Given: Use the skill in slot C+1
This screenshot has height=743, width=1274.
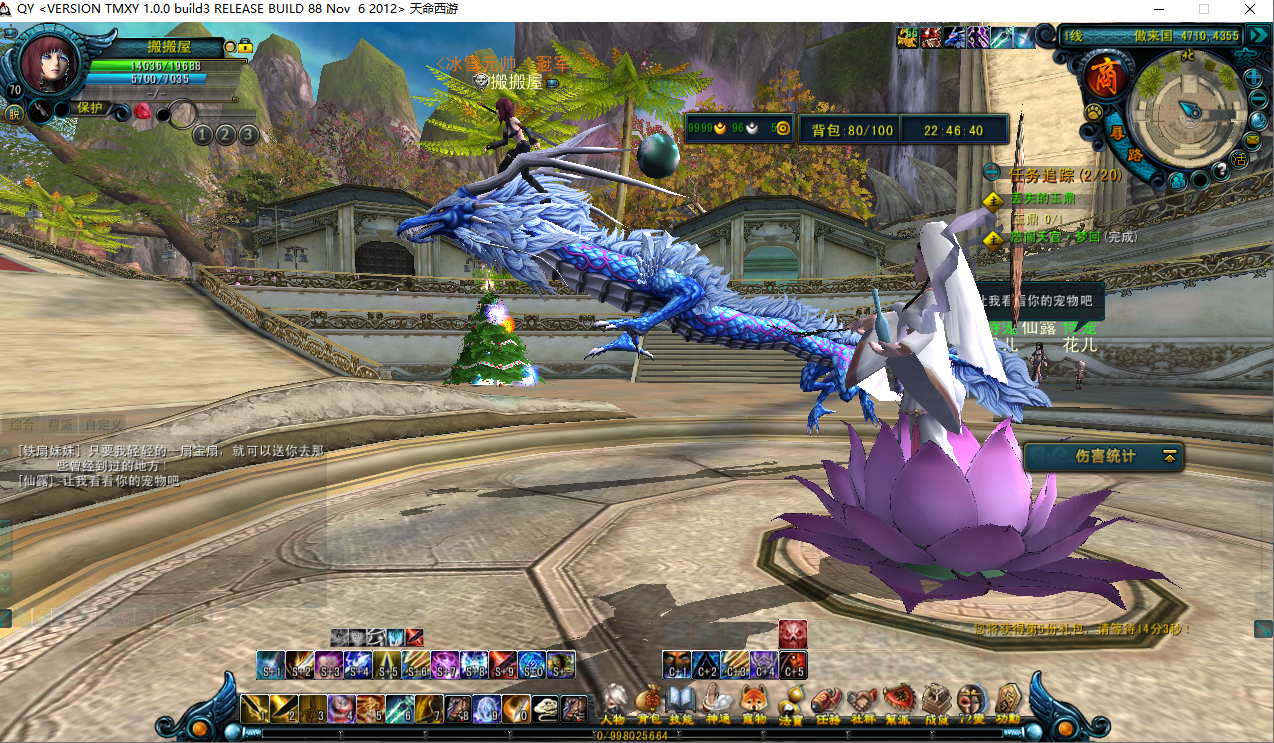Looking at the screenshot, I should [676, 663].
